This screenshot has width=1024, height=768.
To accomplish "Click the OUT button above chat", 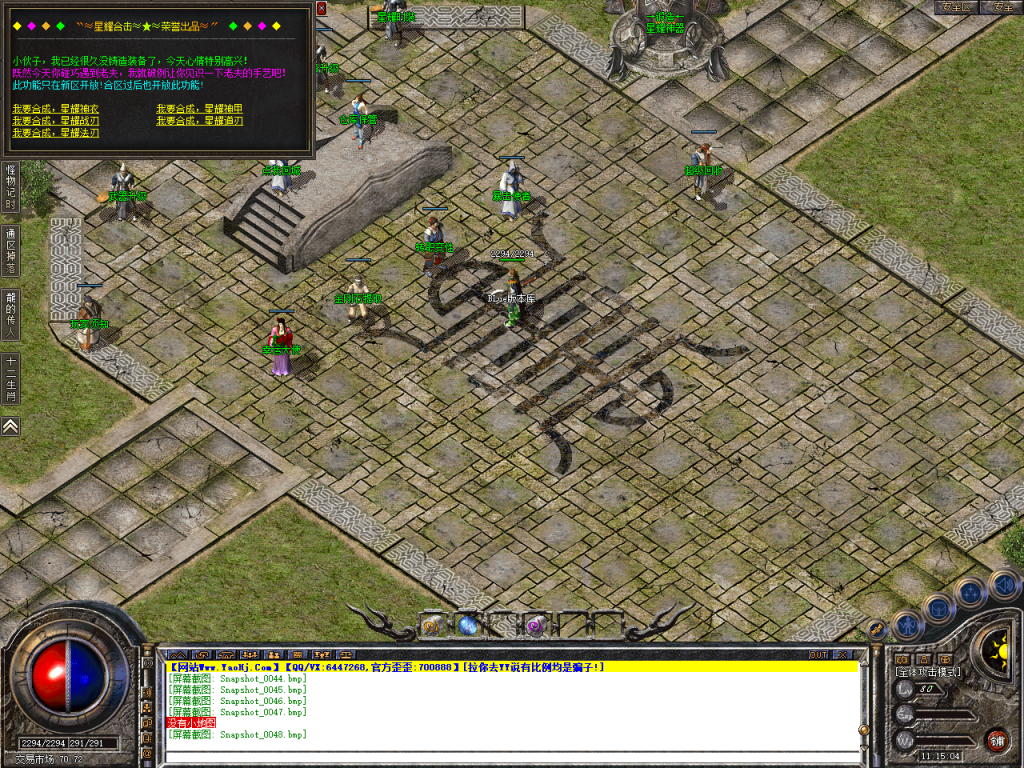I will point(818,654).
